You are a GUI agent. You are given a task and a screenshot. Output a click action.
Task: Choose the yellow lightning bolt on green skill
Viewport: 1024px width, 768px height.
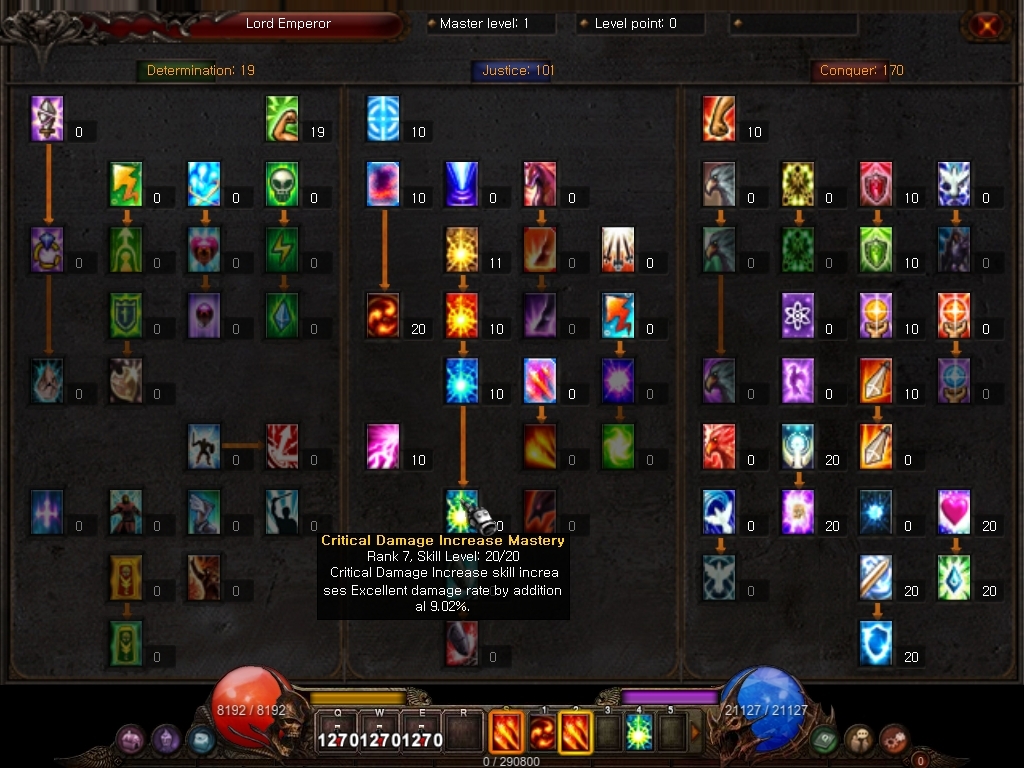126,185
